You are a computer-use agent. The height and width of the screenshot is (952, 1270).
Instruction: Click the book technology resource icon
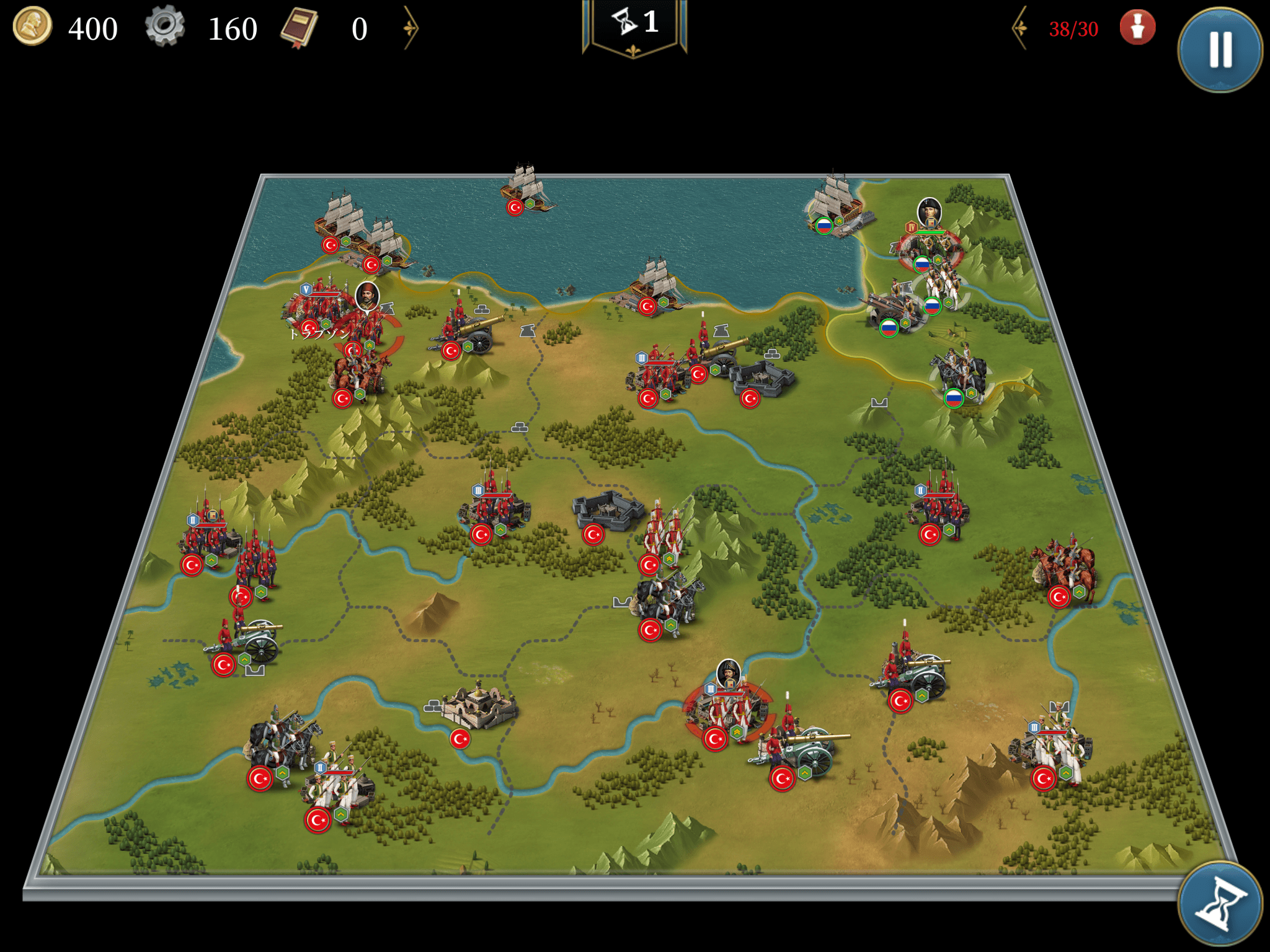pyautogui.click(x=299, y=28)
